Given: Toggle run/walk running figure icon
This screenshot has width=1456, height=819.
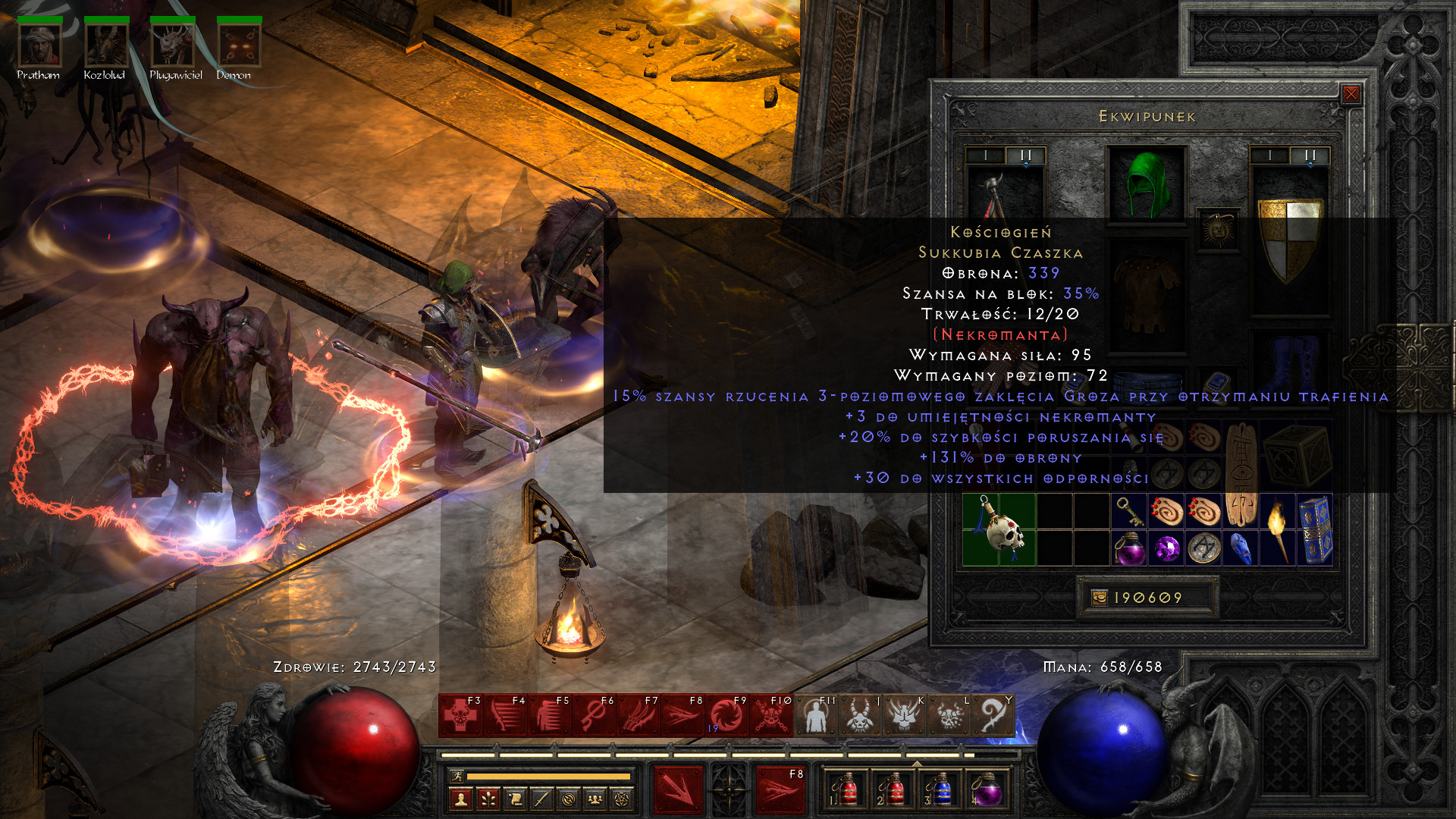Looking at the screenshot, I should [457, 776].
